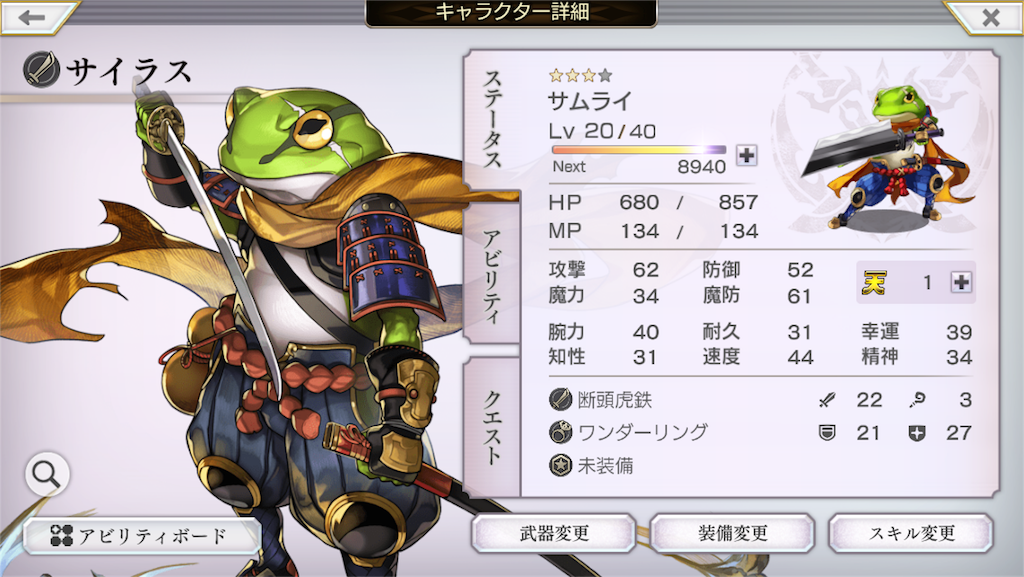Open the アビリティ tab
The height and width of the screenshot is (577, 1024).
coord(492,270)
